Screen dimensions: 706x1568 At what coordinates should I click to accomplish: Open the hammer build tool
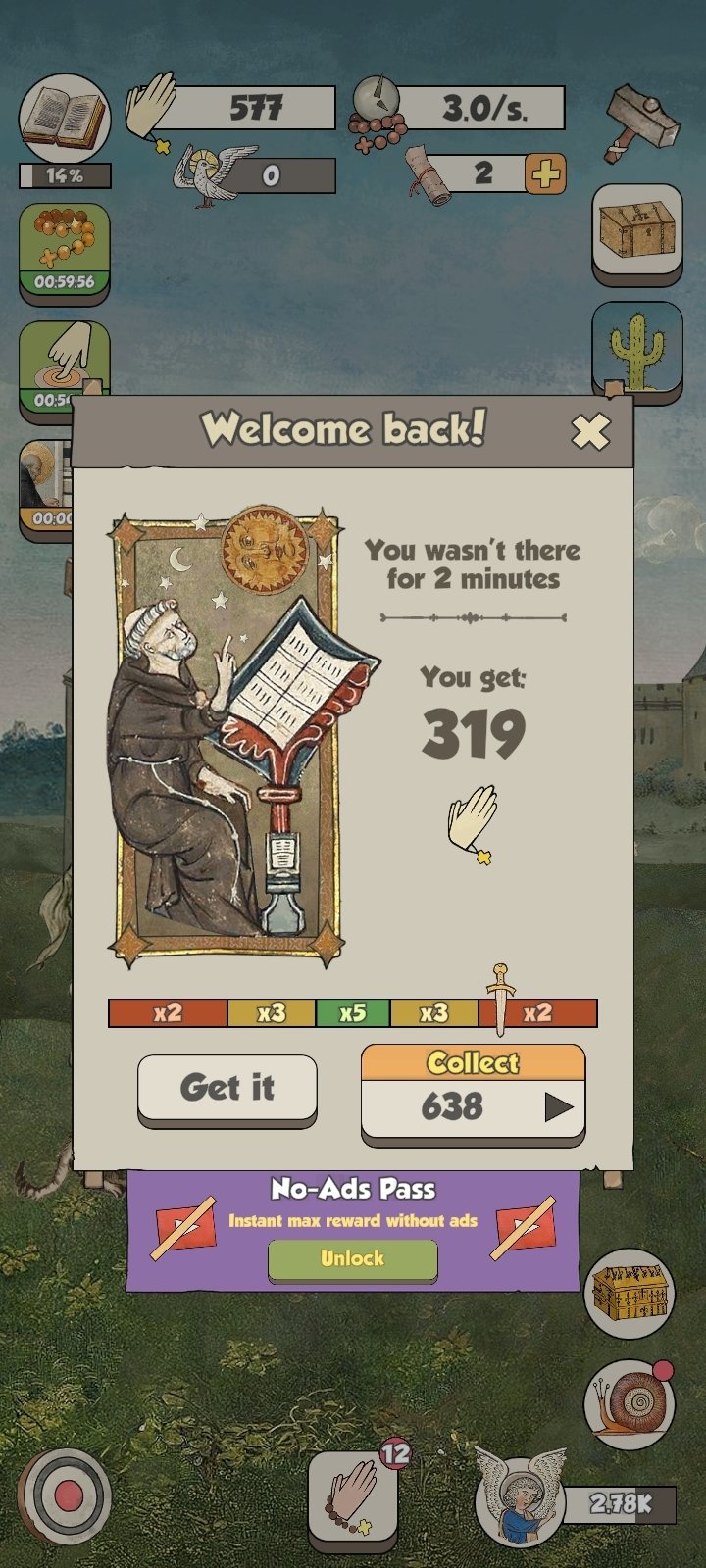(642, 122)
